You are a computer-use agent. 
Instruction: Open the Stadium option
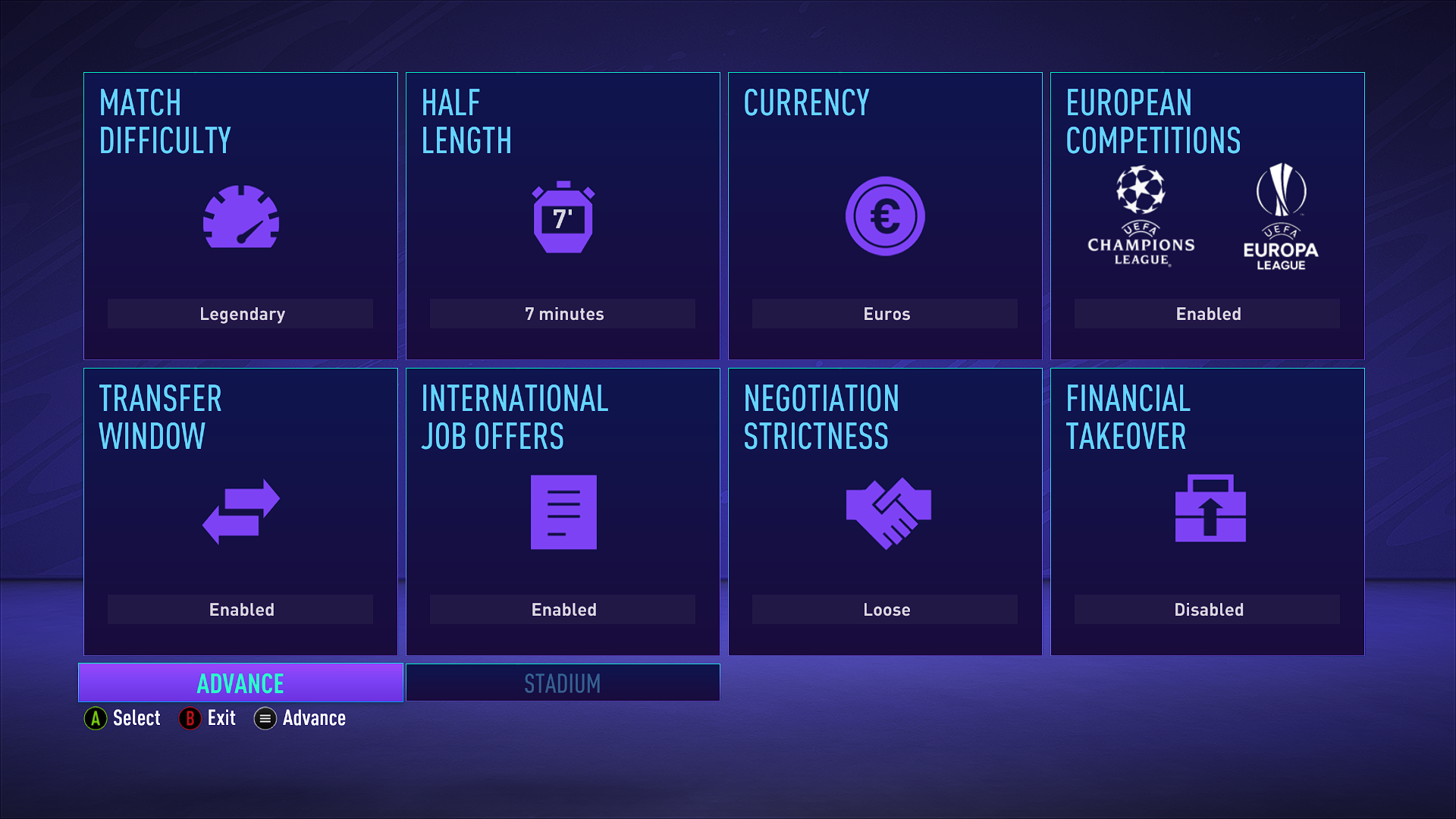pos(563,683)
